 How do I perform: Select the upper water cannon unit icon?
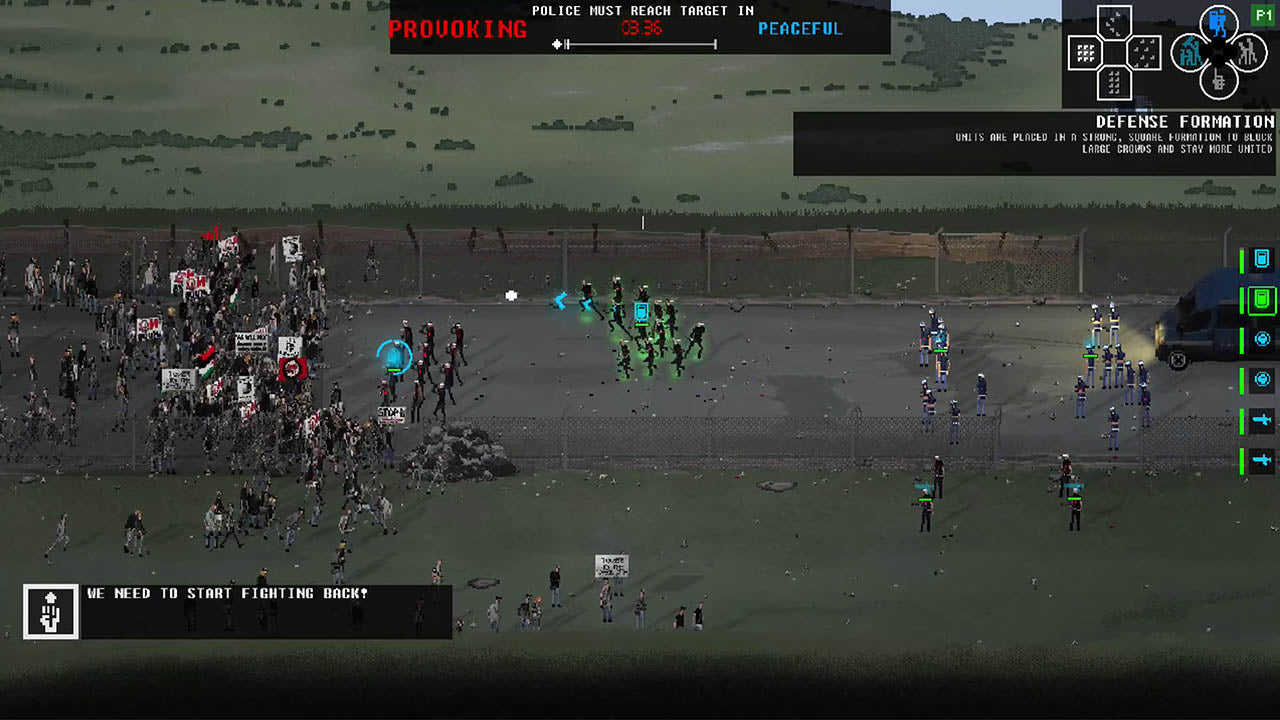[1261, 419]
